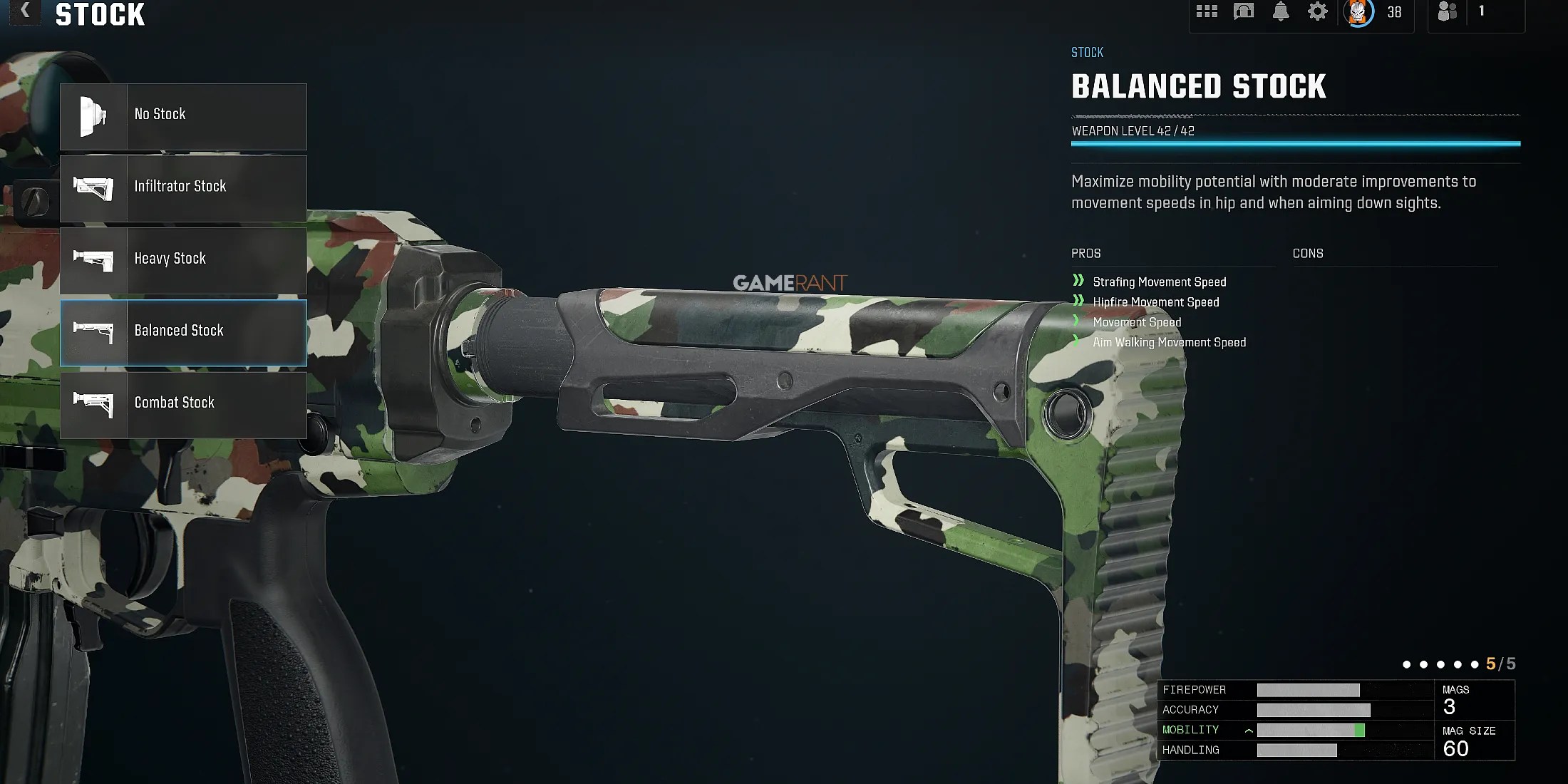
Task: Click the player profile avatar
Action: [1358, 12]
